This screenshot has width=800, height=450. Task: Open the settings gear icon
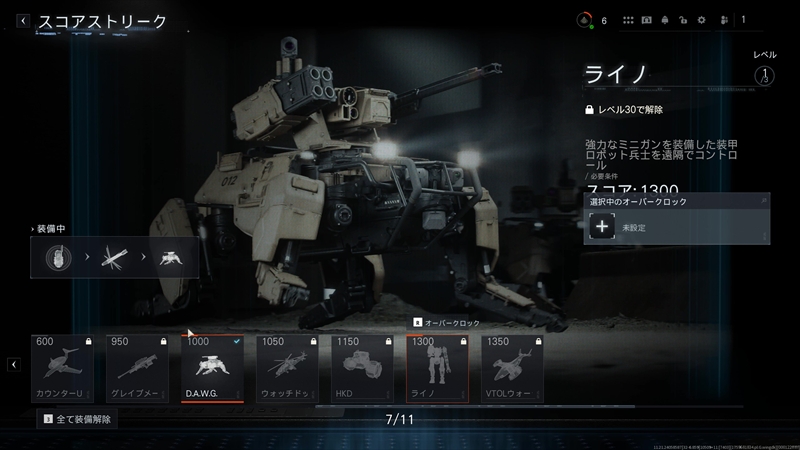point(700,20)
